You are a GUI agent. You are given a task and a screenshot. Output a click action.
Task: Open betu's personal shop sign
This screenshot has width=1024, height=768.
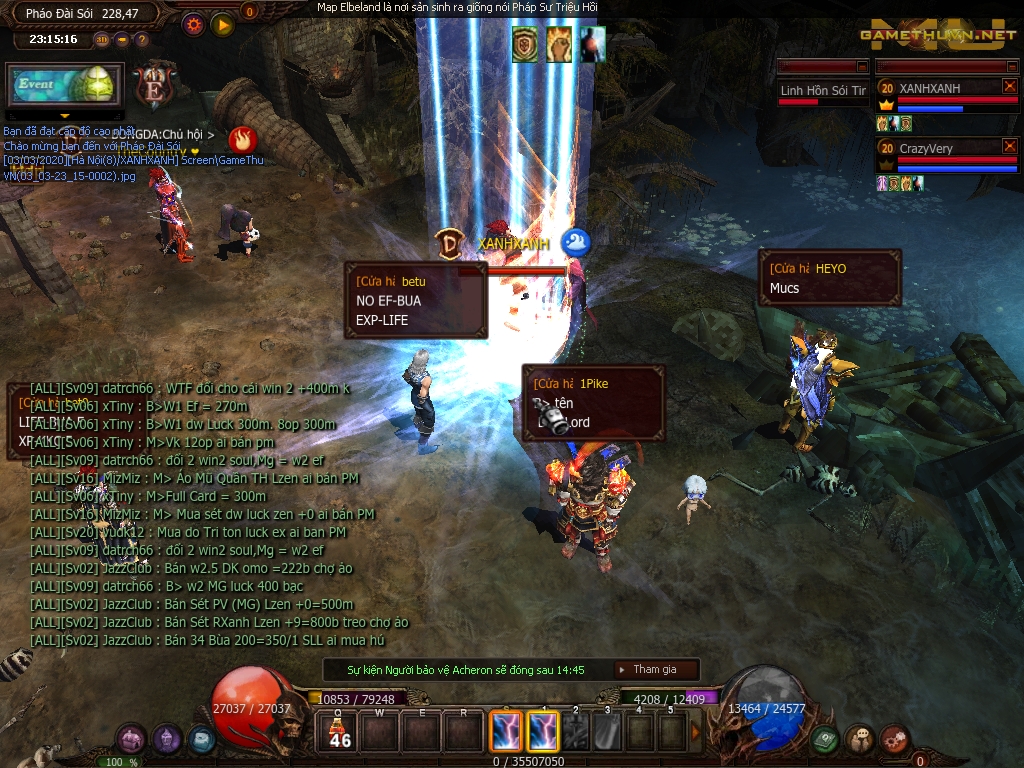coord(416,300)
